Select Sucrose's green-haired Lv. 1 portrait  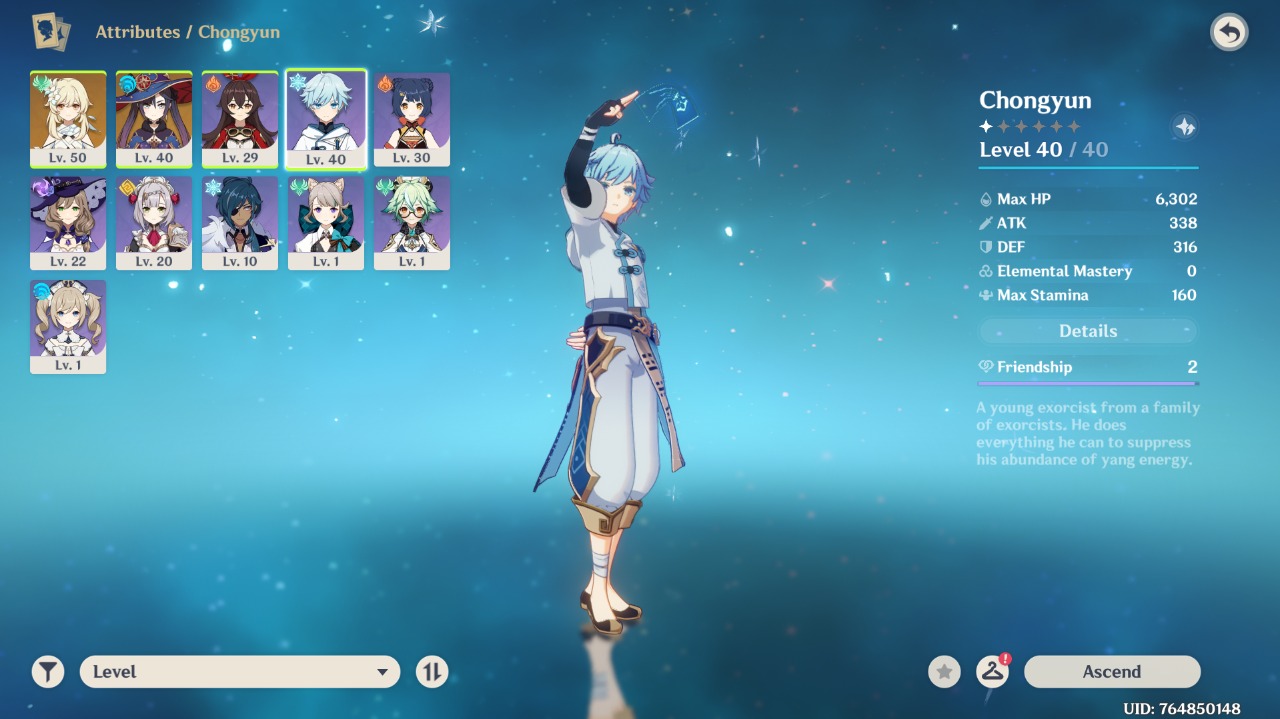pyautogui.click(x=412, y=223)
